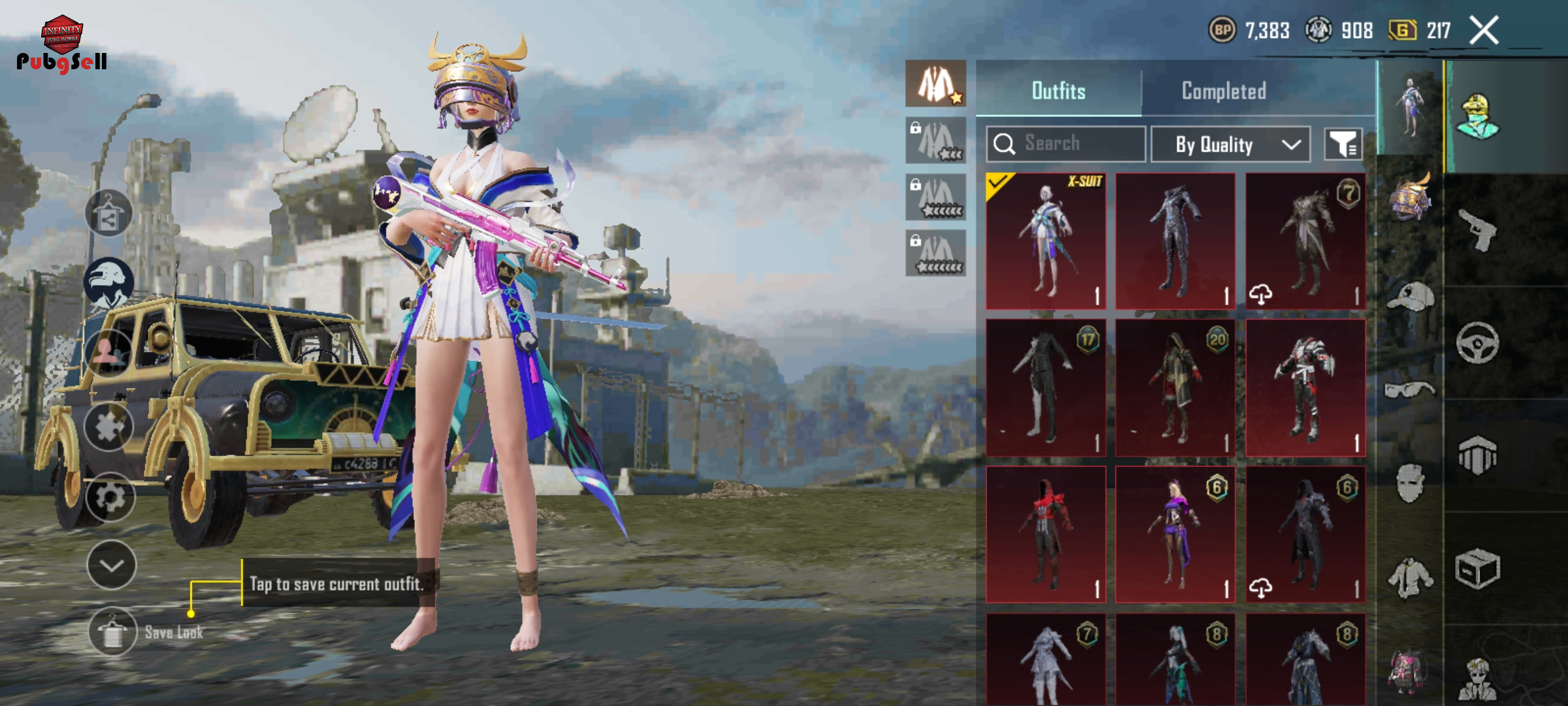Image resolution: width=1568 pixels, height=706 pixels.
Task: Select the first outfit preset slot
Action: 936,84
